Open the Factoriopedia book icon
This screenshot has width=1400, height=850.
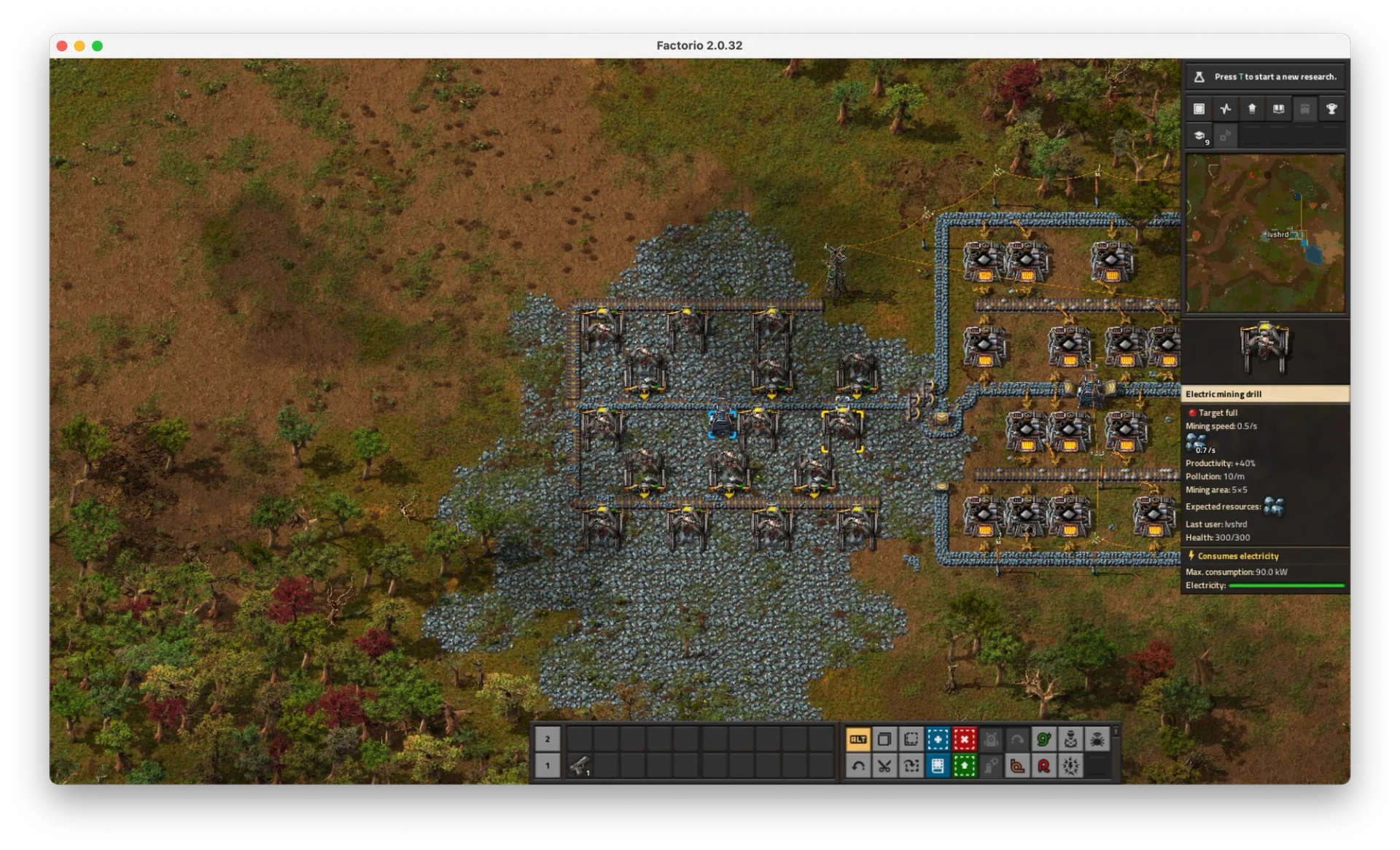click(x=1278, y=109)
